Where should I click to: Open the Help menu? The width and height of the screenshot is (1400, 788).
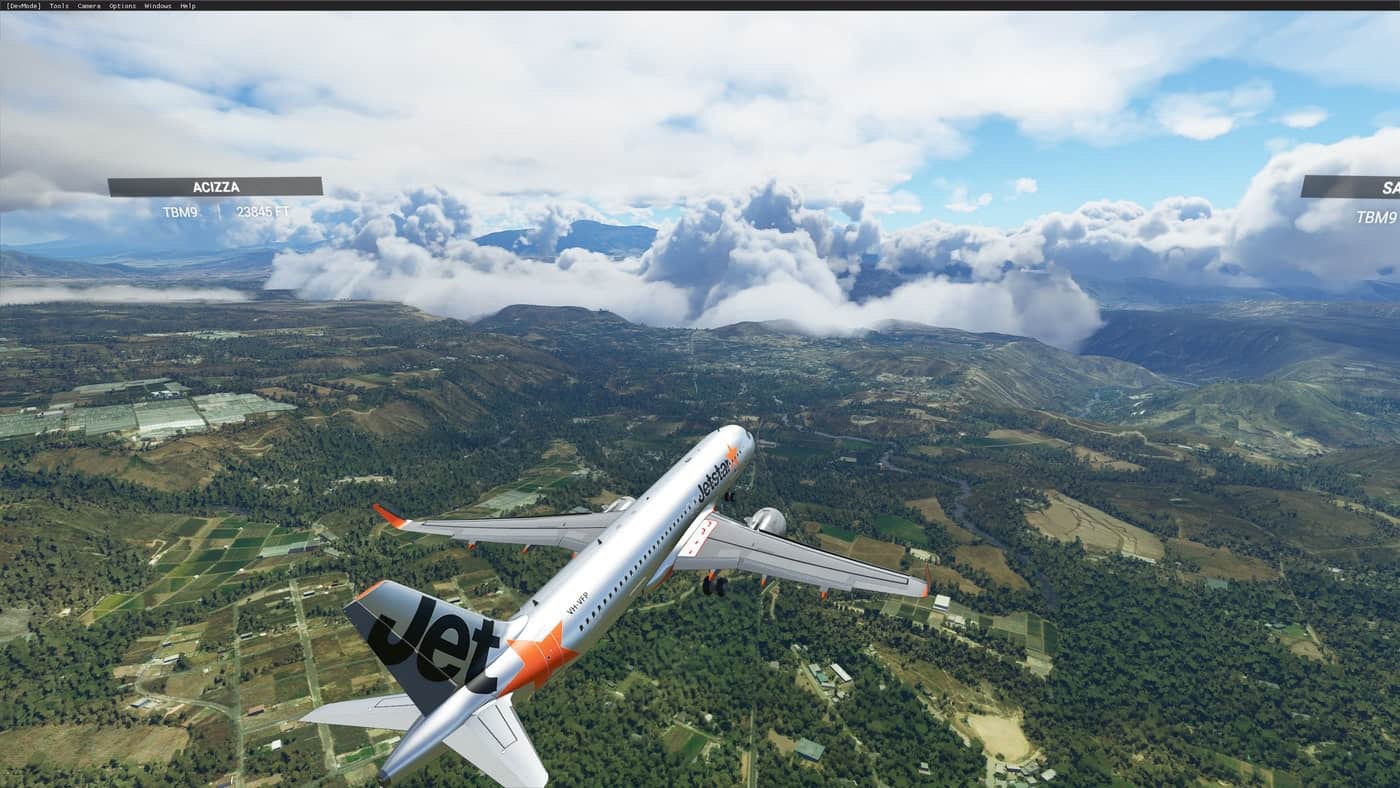click(x=188, y=6)
